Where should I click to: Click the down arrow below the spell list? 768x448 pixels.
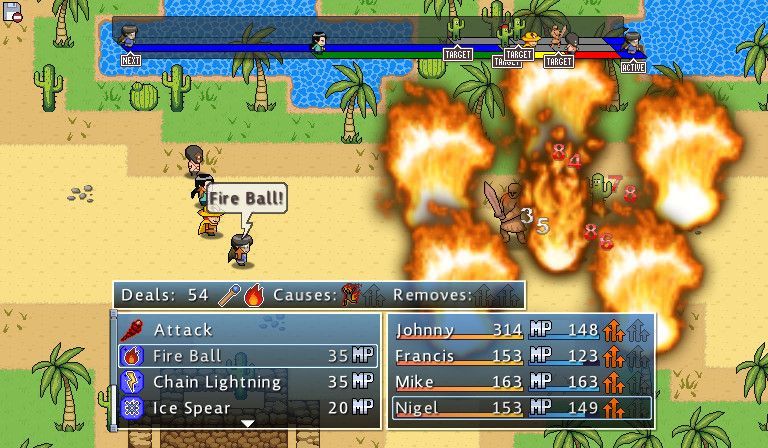248,423
